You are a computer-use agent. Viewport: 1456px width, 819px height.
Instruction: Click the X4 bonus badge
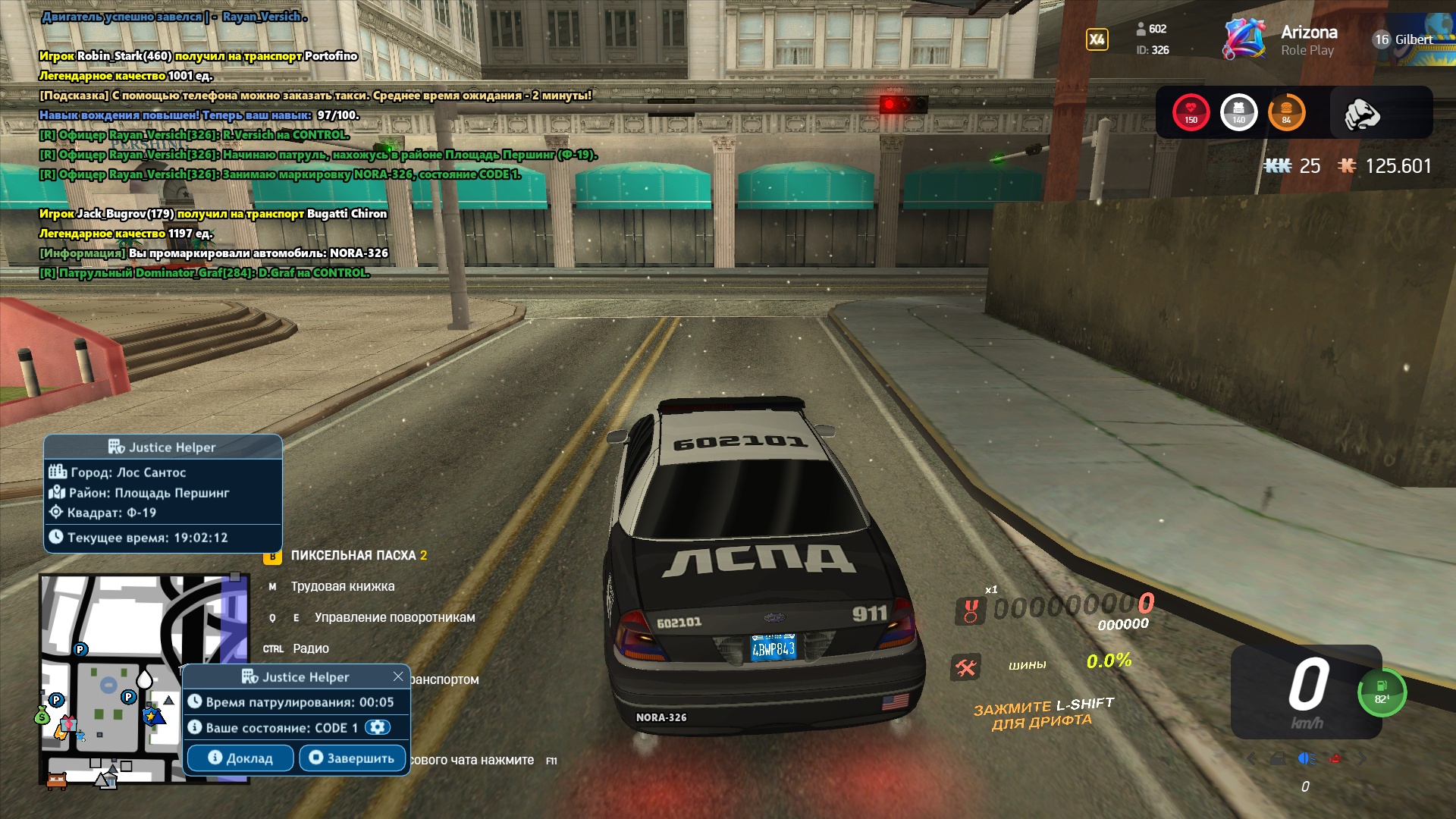click(x=1097, y=39)
